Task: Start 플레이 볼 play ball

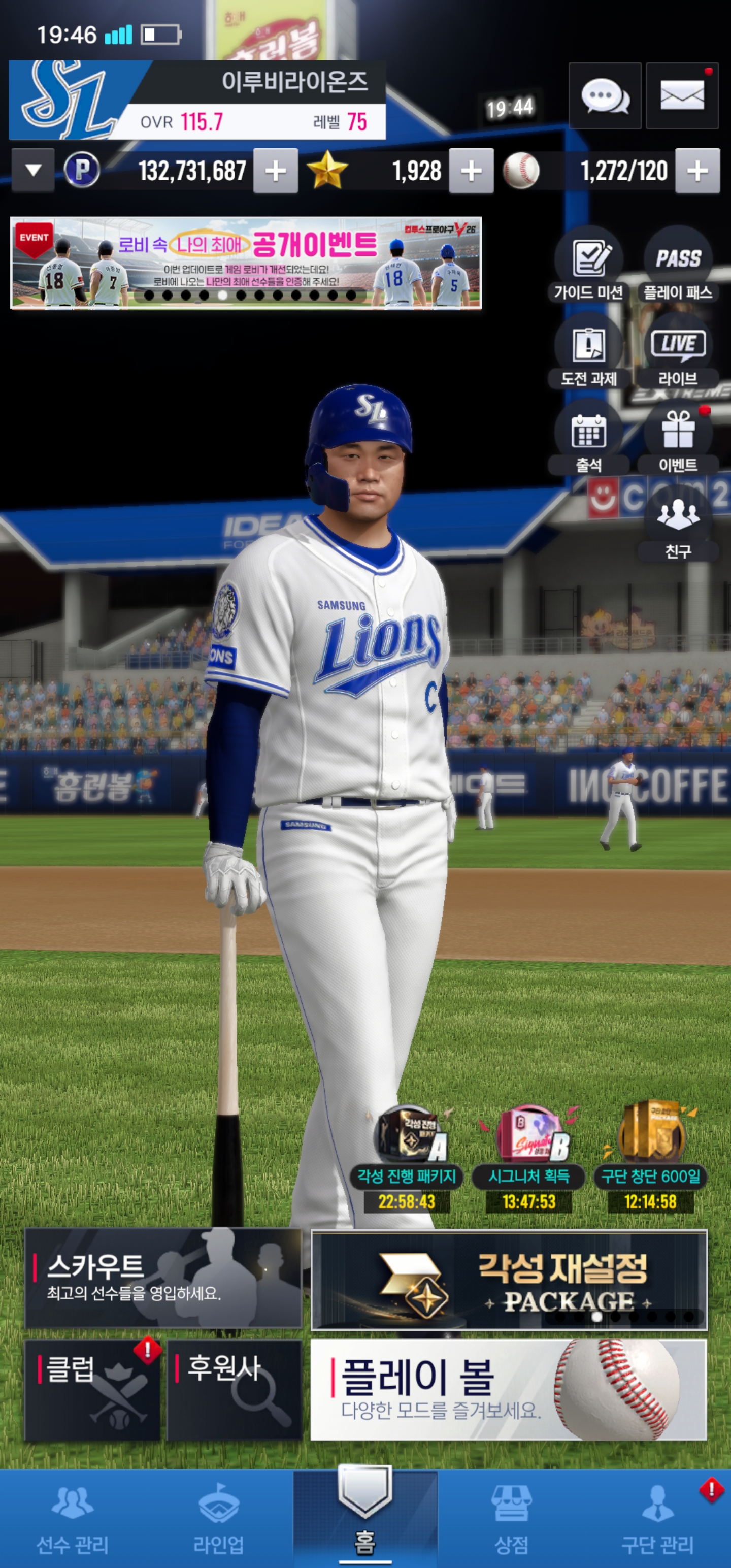Action: (x=508, y=1390)
